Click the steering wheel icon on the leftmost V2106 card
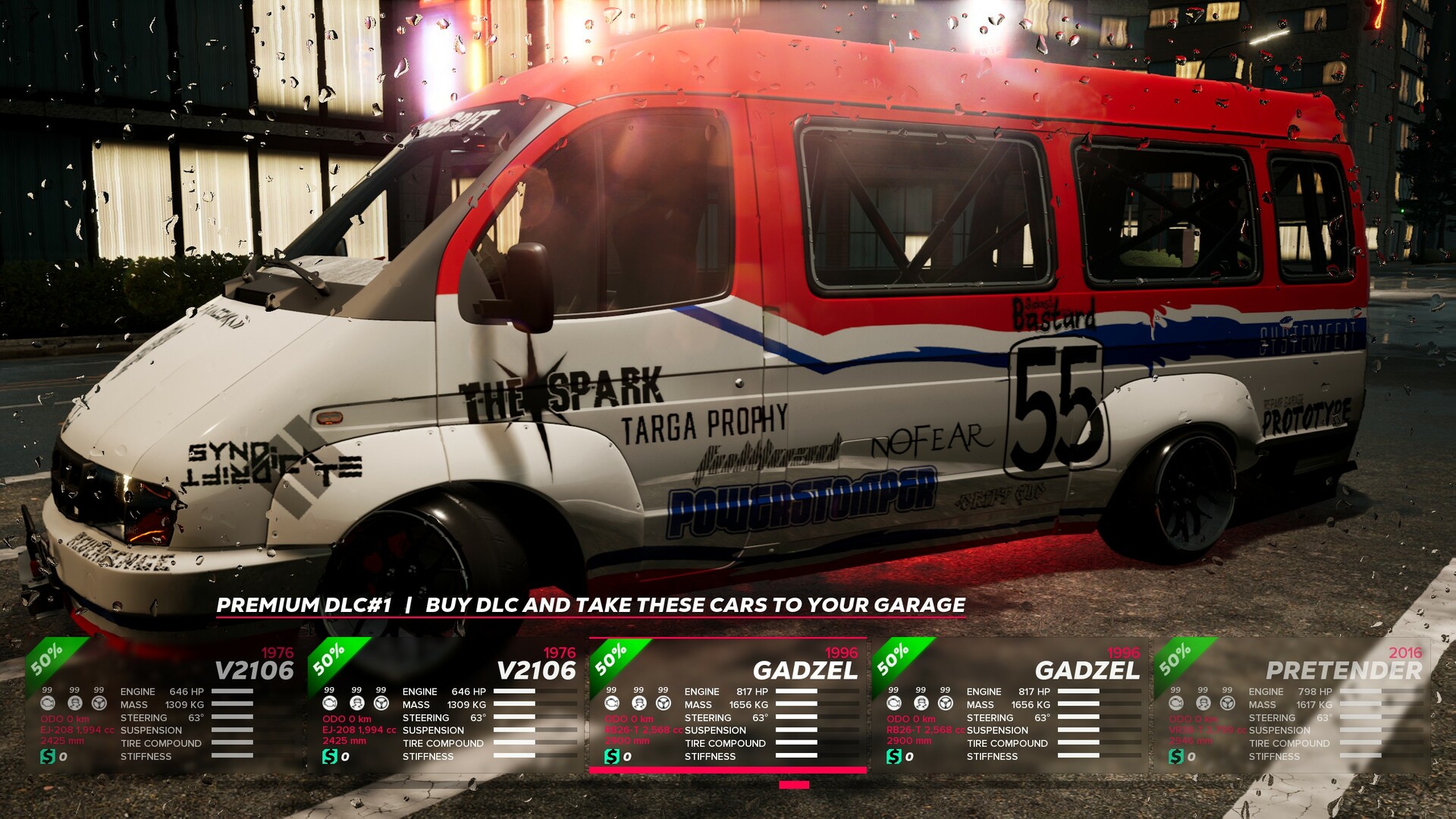This screenshot has width=1456, height=819. 99,704
